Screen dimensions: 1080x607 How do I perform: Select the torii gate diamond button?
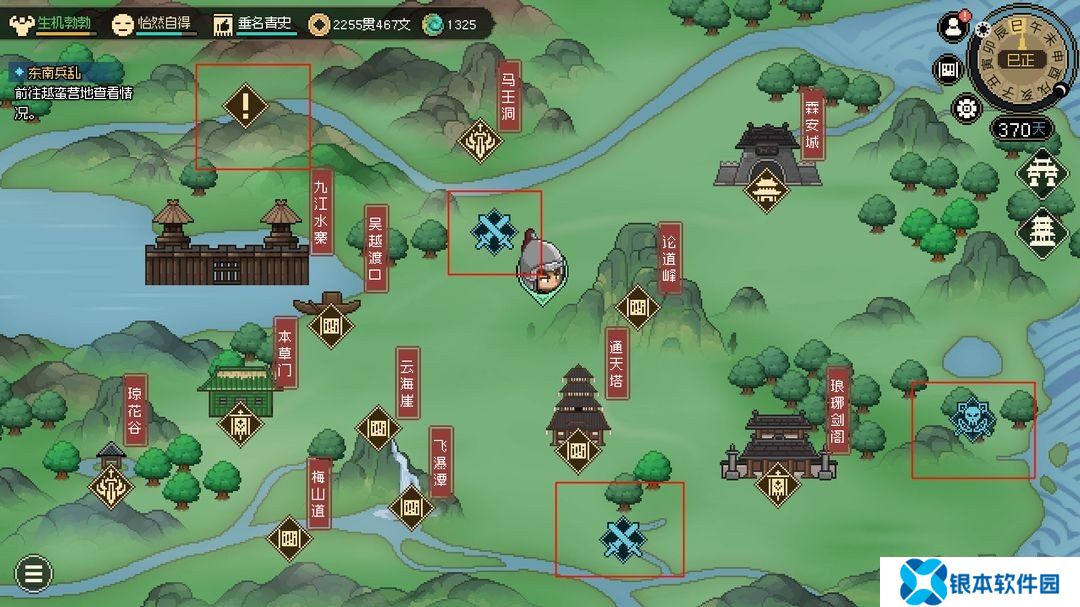point(1041,171)
